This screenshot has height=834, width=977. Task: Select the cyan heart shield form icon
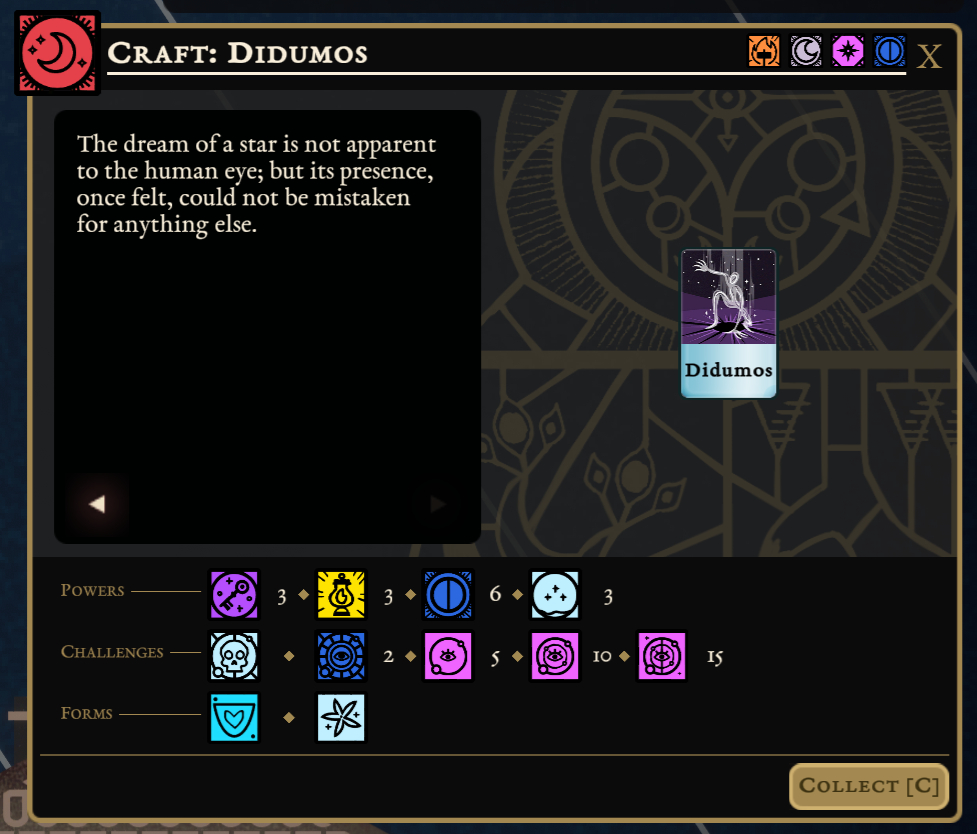coord(234,717)
